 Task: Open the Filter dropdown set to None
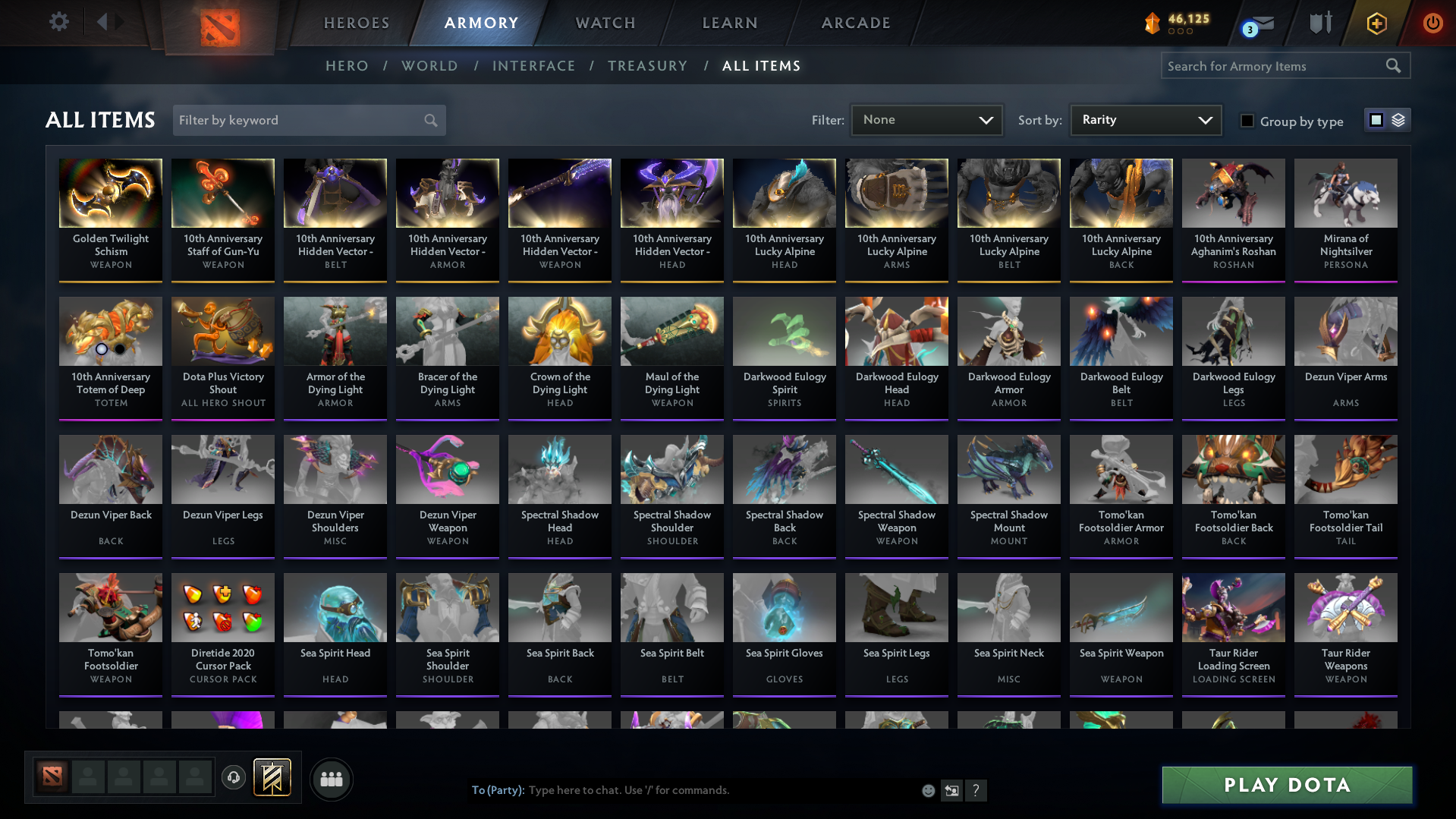(926, 119)
